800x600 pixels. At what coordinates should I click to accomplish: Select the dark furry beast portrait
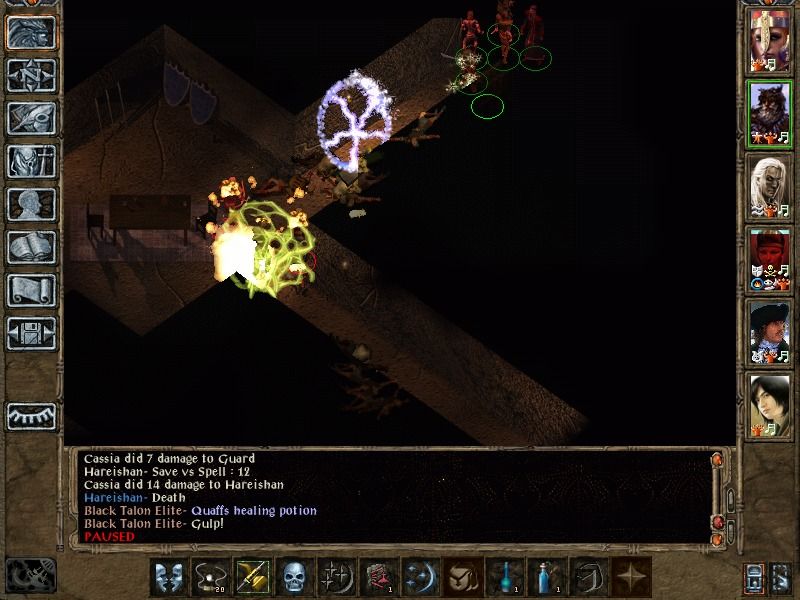click(x=770, y=114)
